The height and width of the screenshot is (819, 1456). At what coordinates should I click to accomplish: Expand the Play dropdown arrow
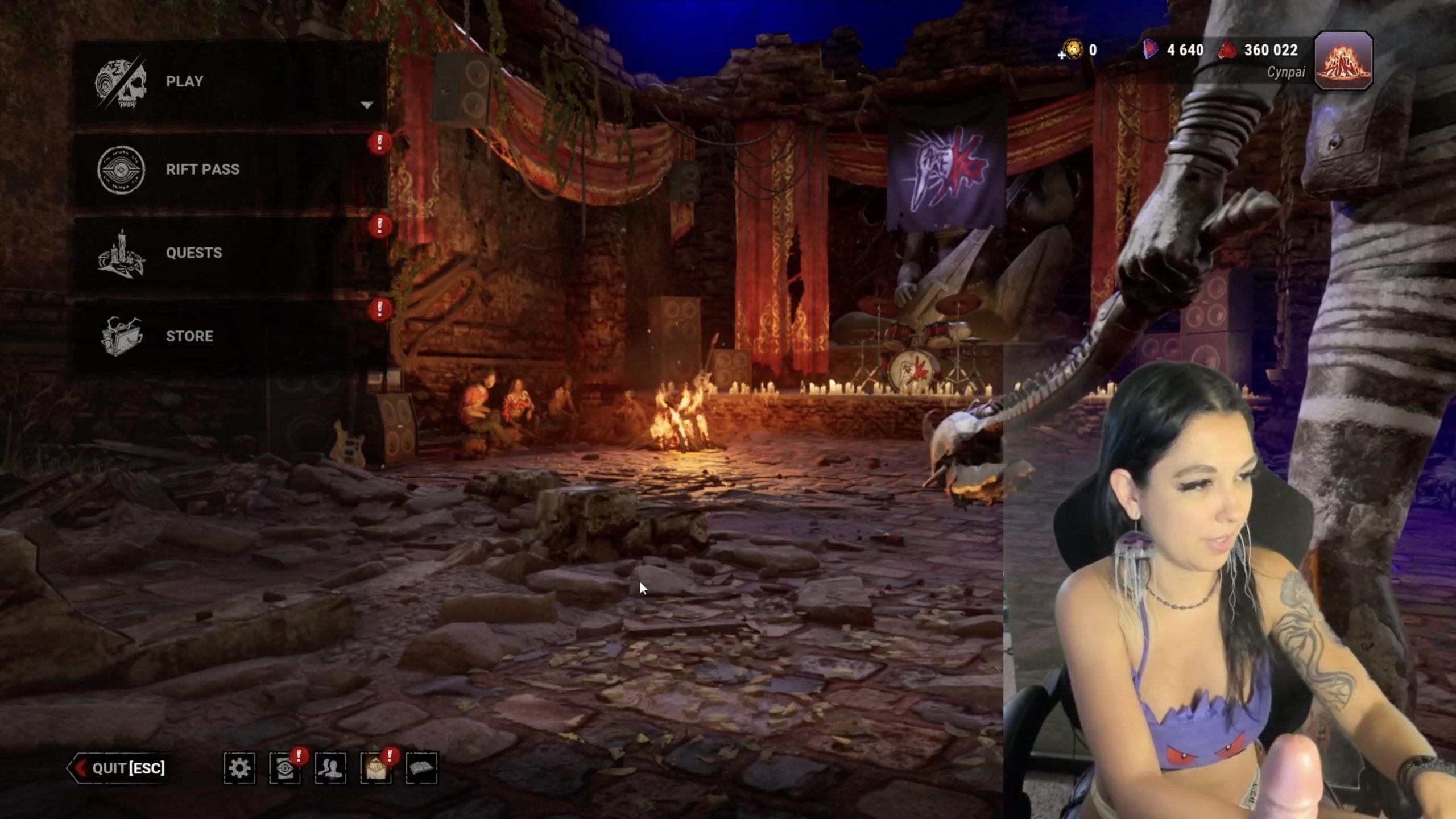[x=367, y=105]
